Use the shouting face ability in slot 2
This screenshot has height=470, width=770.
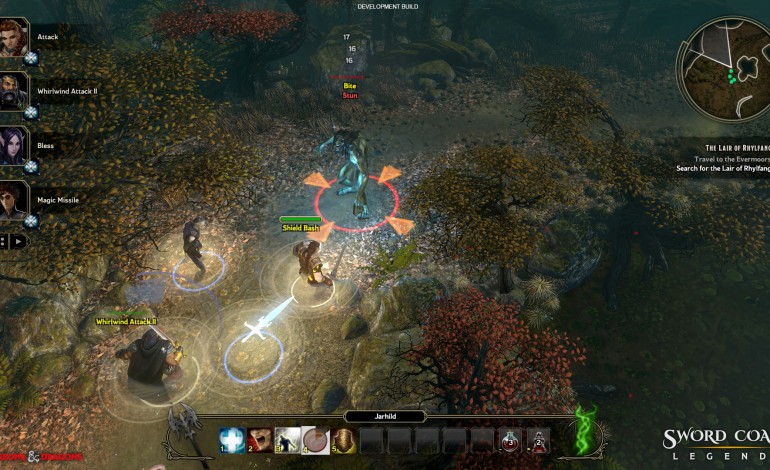point(260,440)
